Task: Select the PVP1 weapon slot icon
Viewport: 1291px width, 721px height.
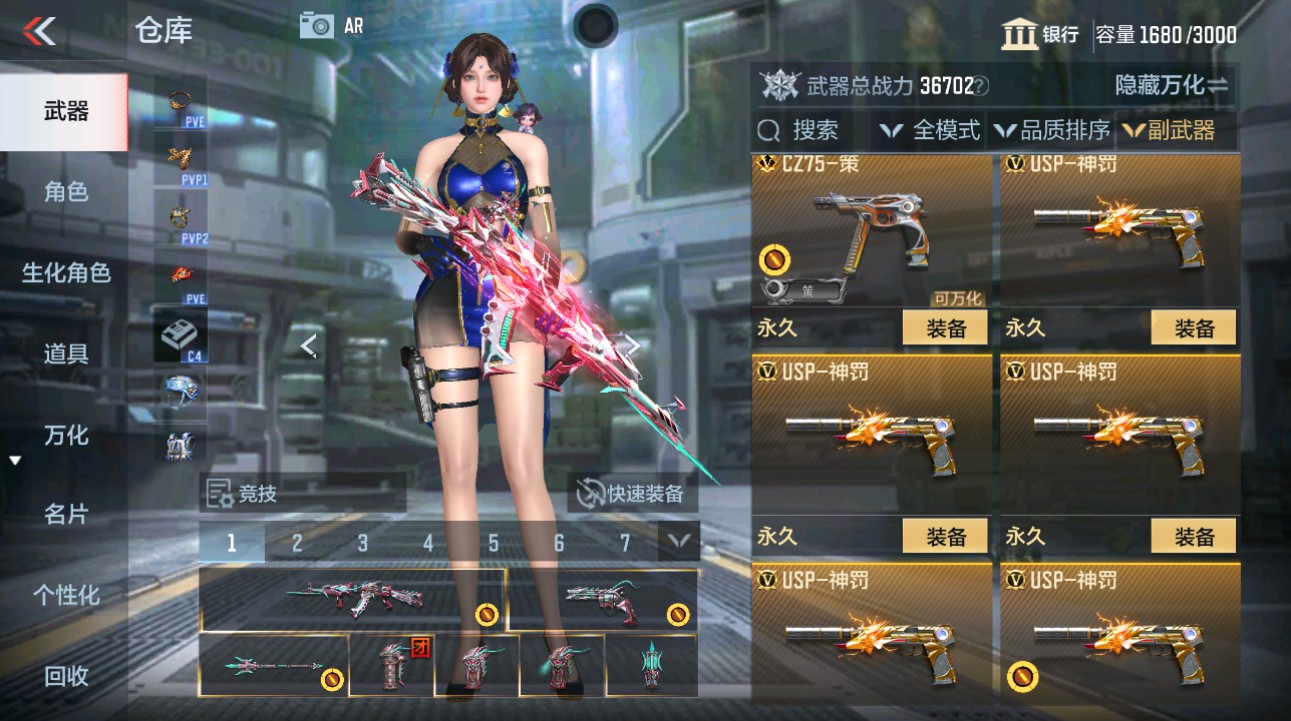Action: (x=178, y=155)
